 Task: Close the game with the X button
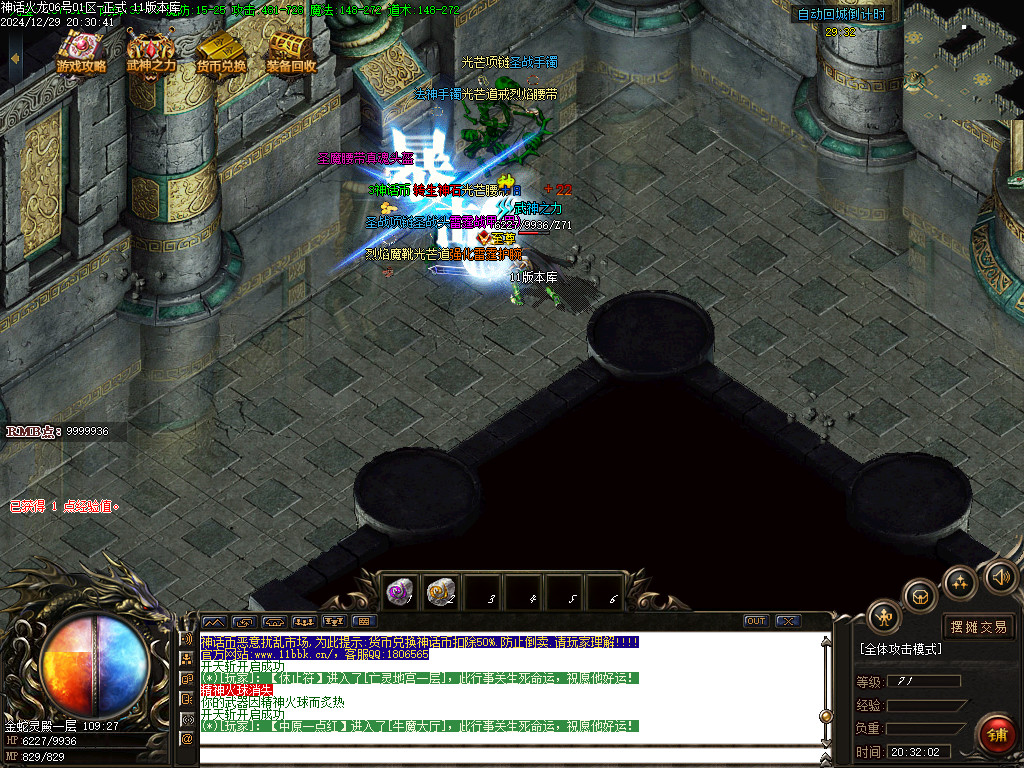[x=788, y=621]
